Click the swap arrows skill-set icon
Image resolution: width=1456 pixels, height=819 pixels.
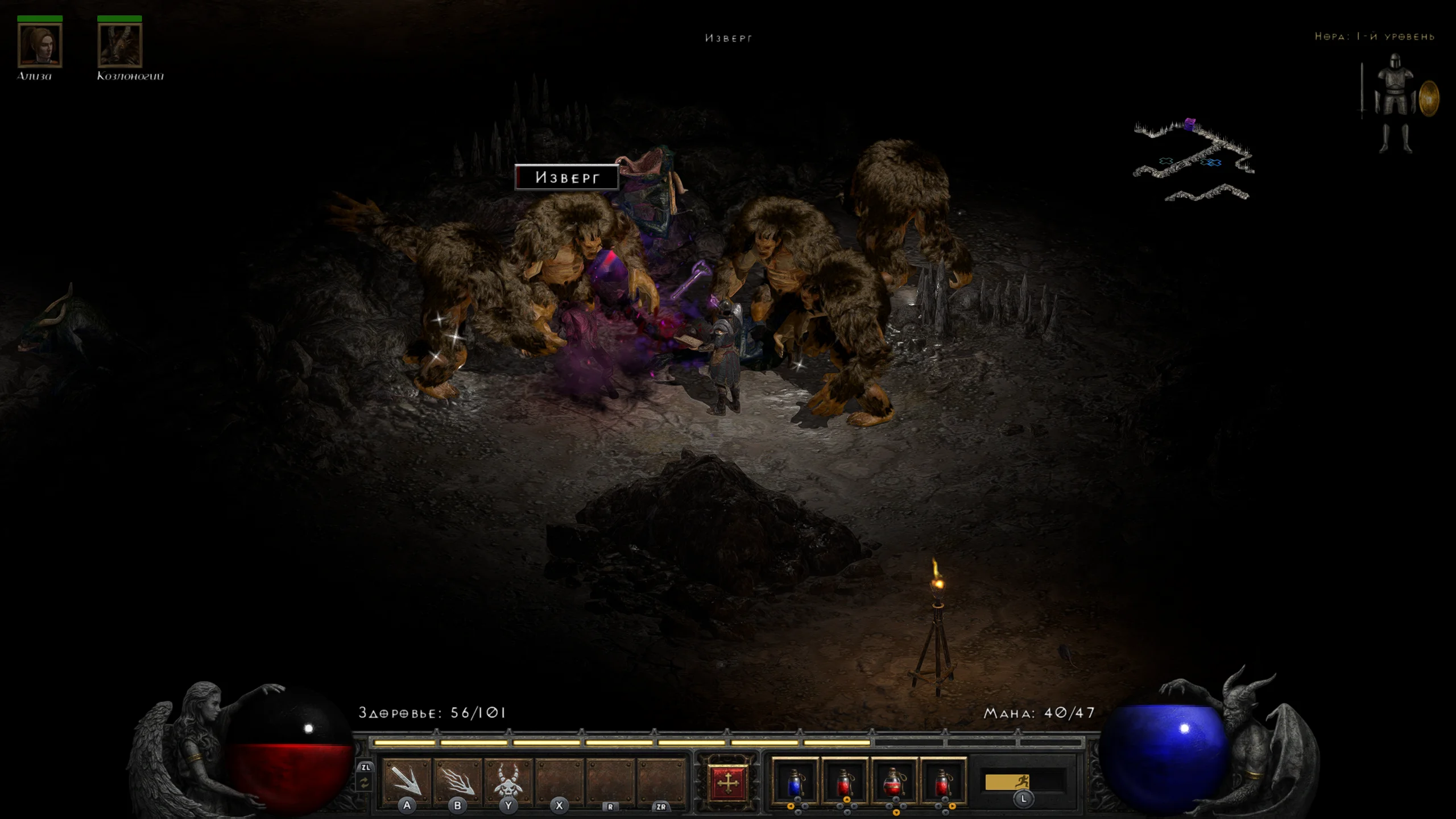pos(365,783)
